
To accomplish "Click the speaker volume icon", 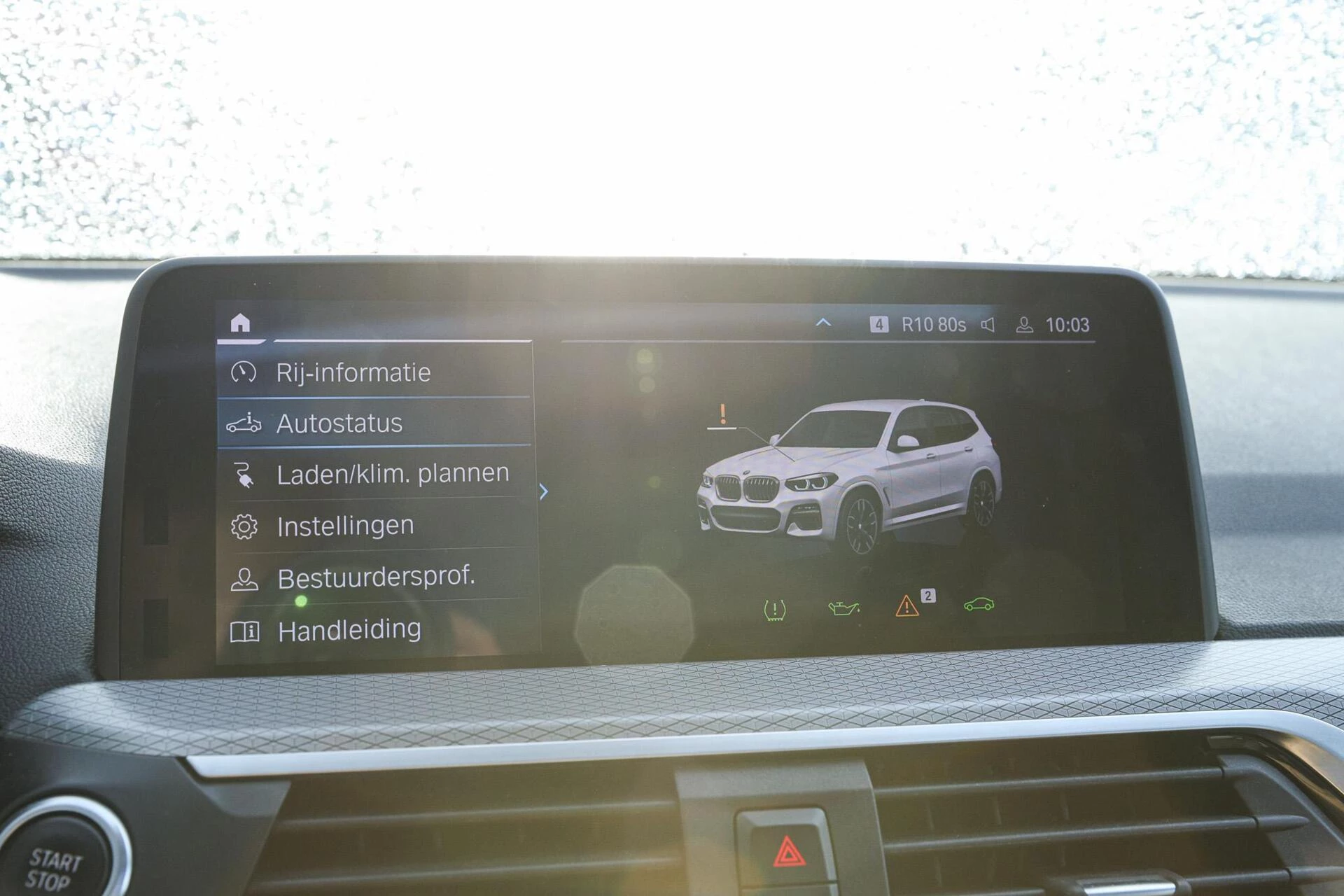I will tap(988, 324).
